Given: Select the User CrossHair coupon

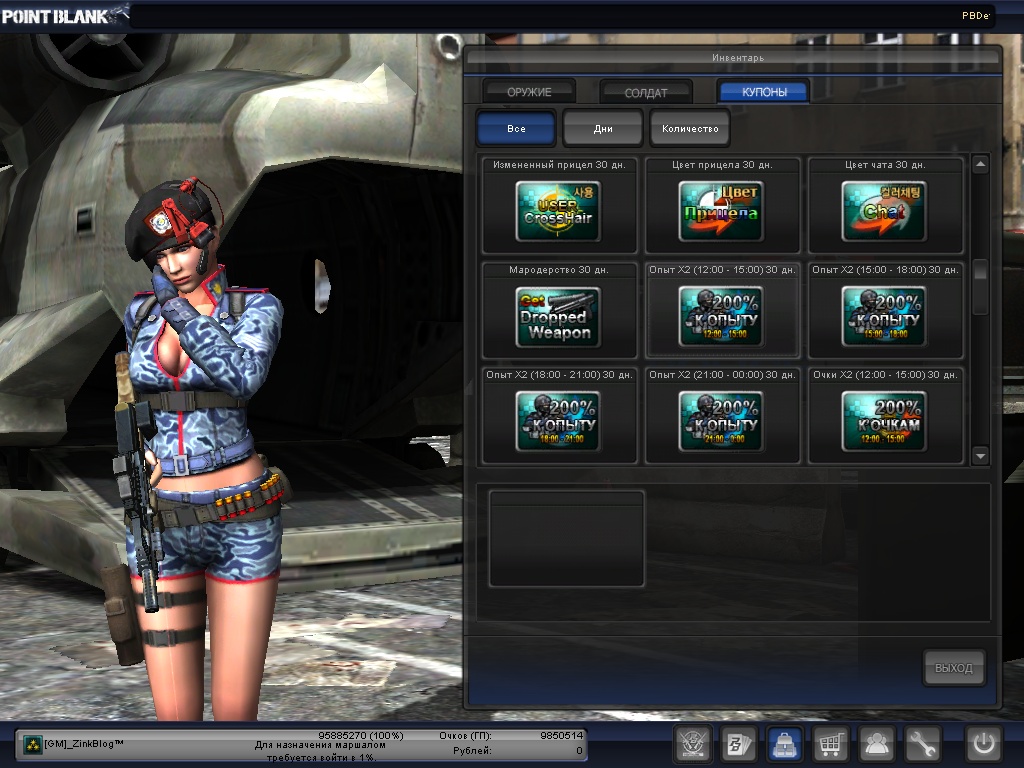Looking at the screenshot, I should (558, 211).
